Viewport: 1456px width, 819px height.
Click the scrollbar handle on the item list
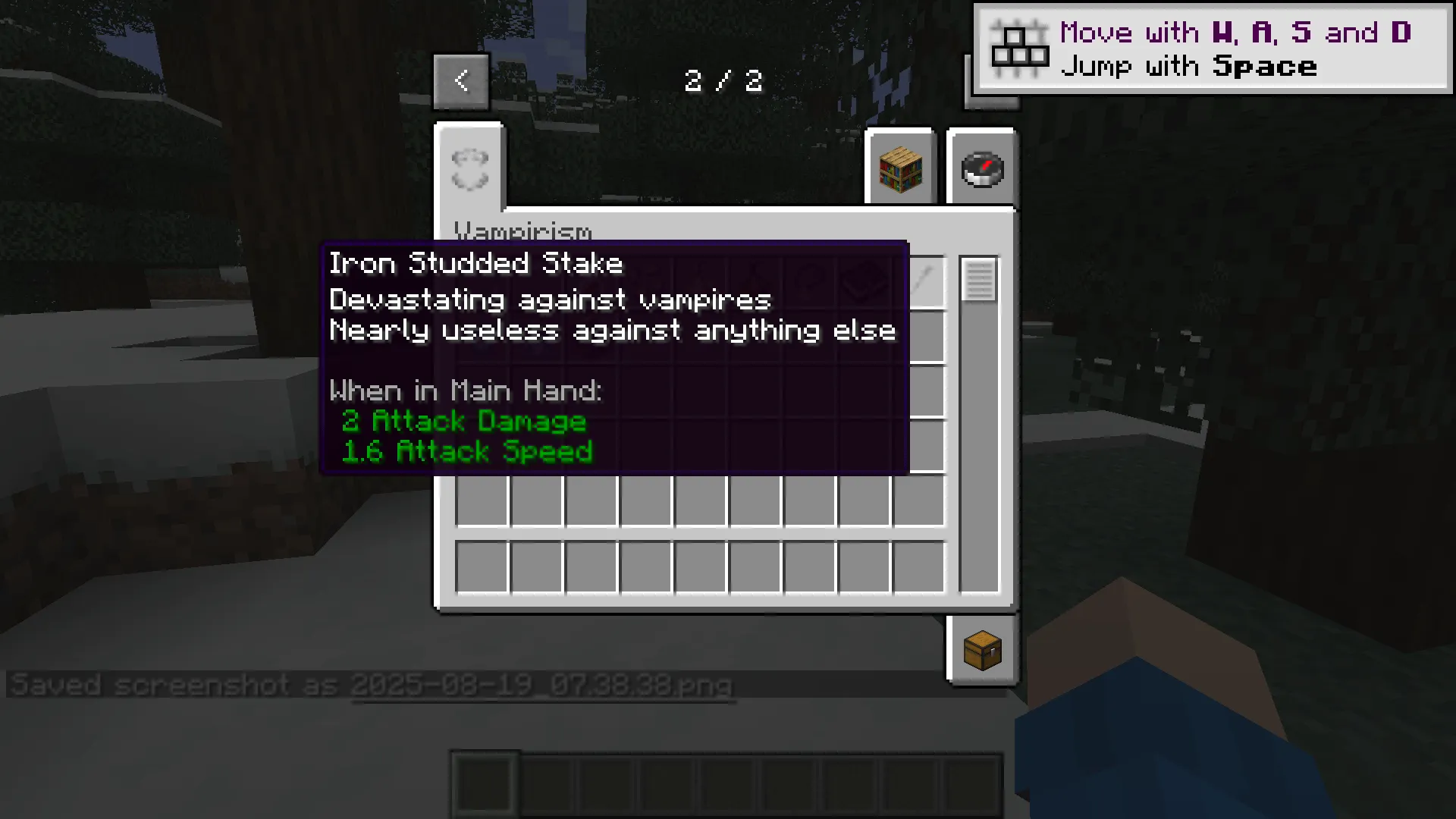977,282
